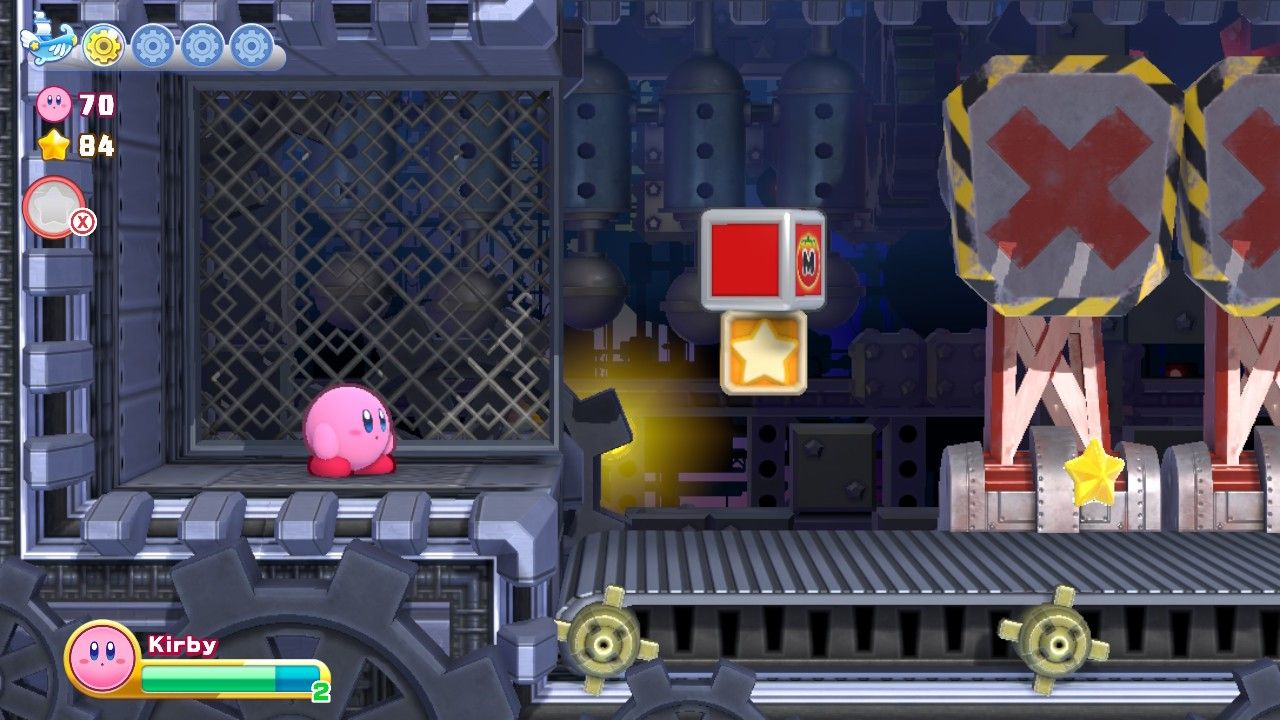
Task: Select the golden gear collectible icon
Action: point(102,45)
